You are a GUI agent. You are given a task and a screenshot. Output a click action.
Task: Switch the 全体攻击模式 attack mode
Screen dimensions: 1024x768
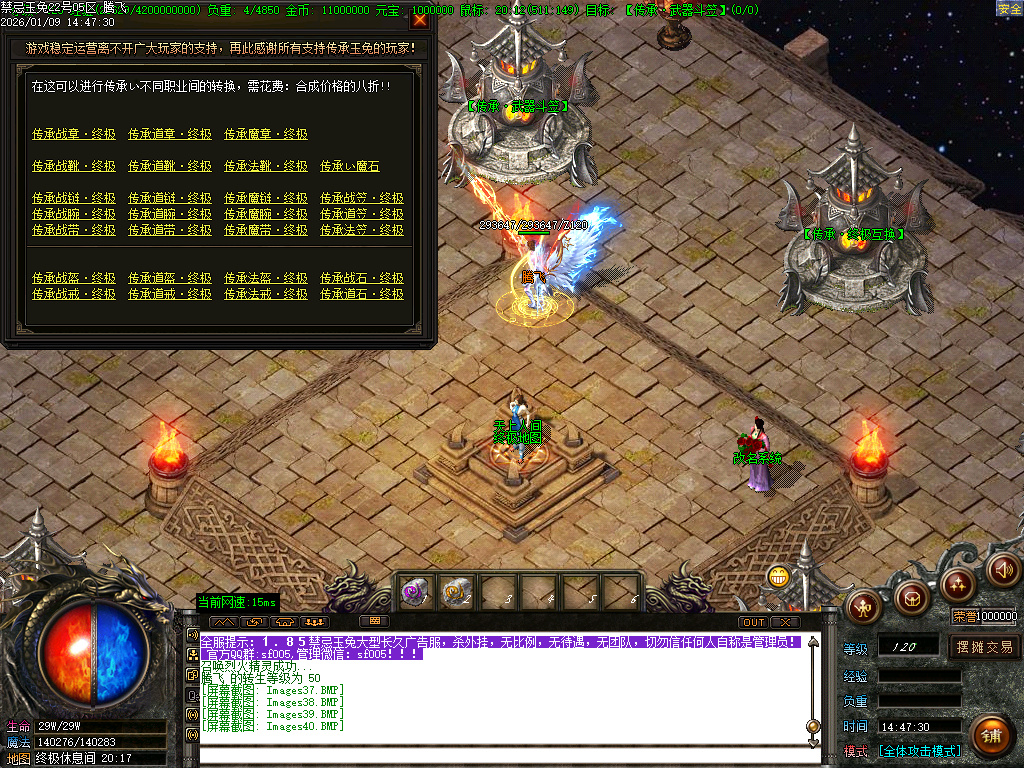coord(920,751)
